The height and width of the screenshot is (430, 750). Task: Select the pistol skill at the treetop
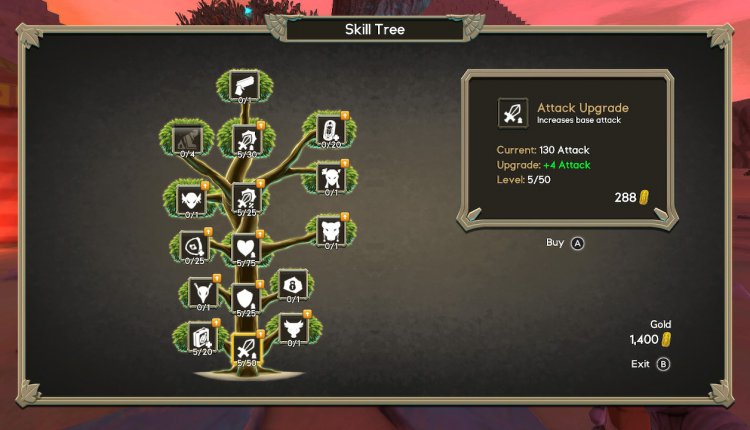coord(244,84)
